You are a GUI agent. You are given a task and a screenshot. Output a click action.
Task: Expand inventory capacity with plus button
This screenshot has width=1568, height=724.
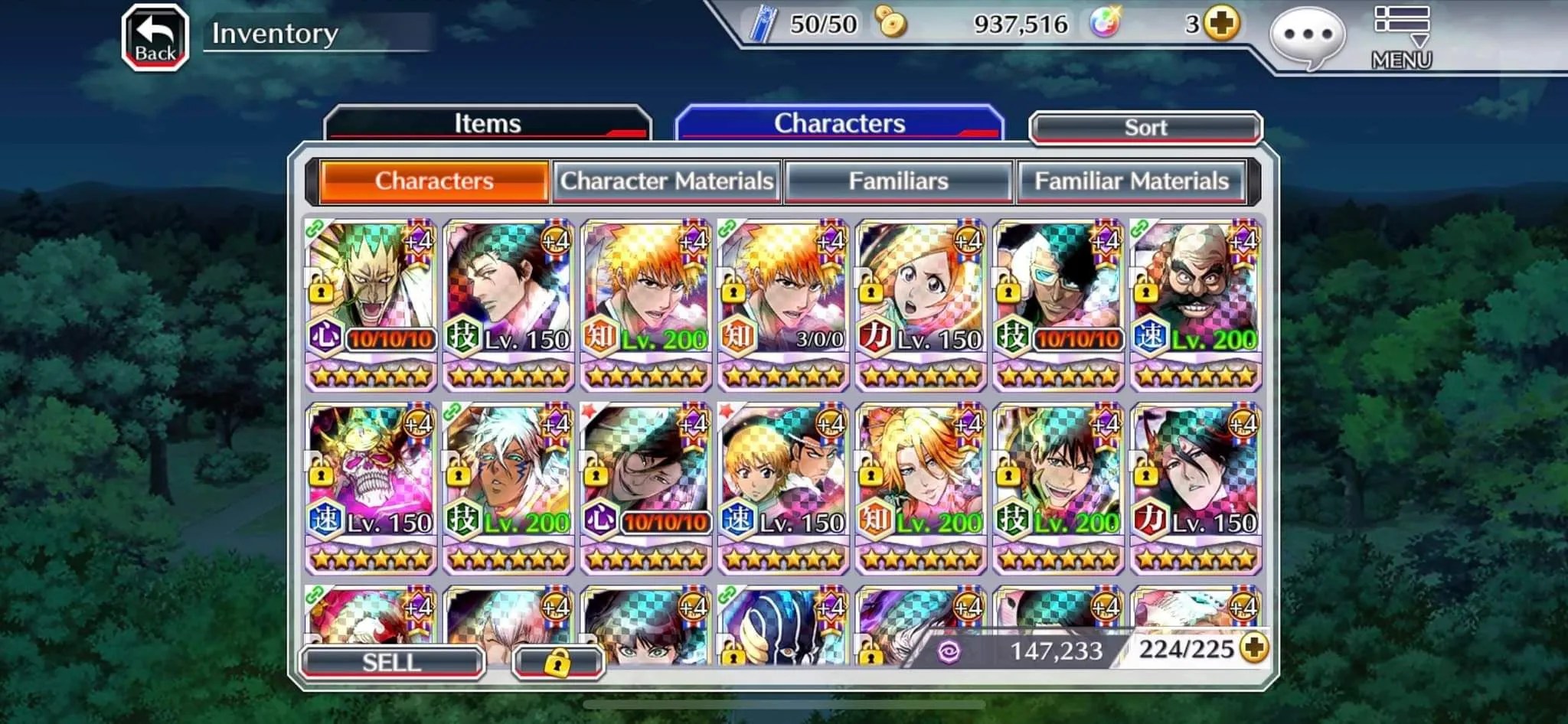(1254, 649)
